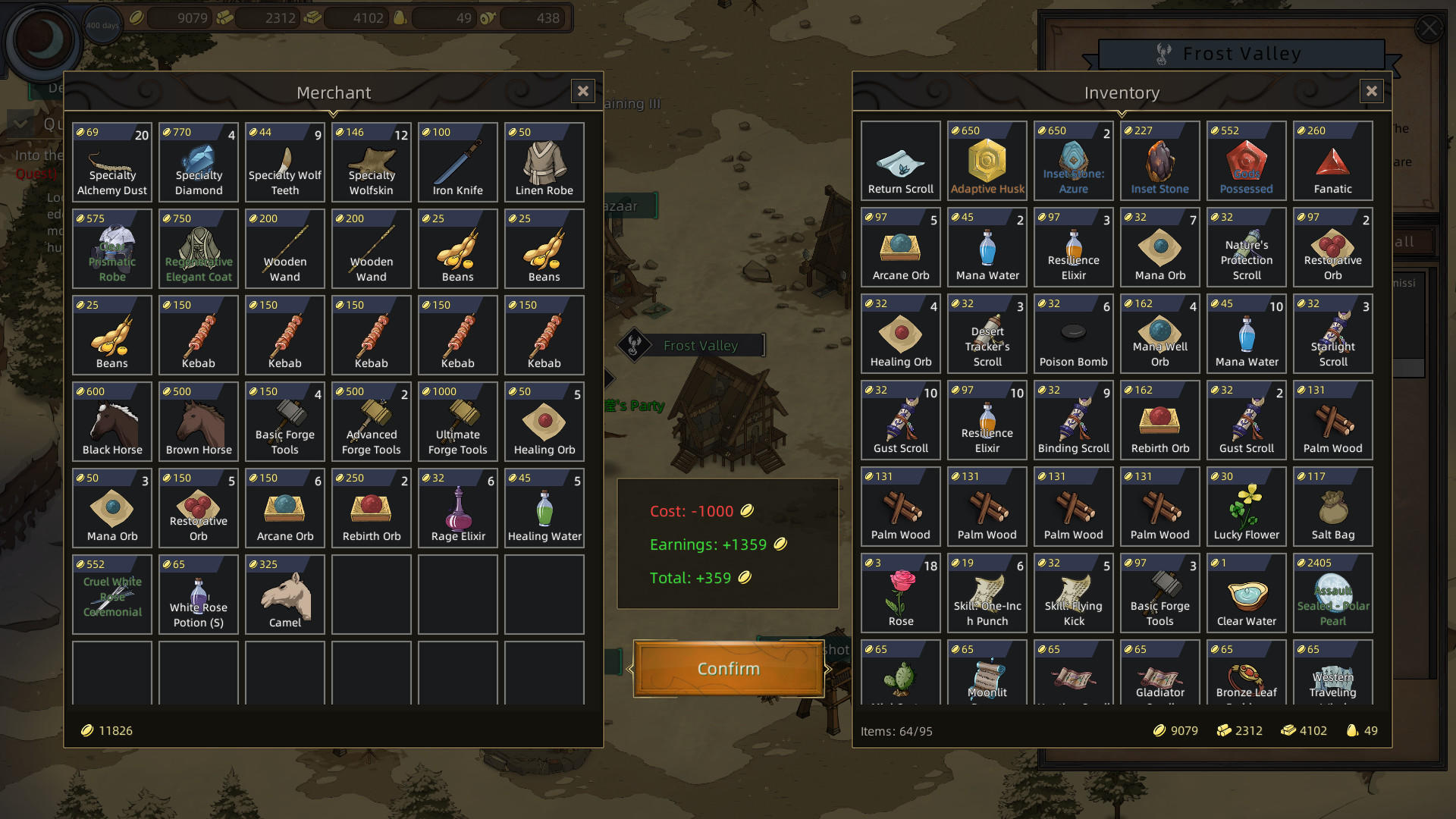The image size is (1456, 819).
Task: Choose the Rose stack in Inventory
Action: click(x=900, y=593)
